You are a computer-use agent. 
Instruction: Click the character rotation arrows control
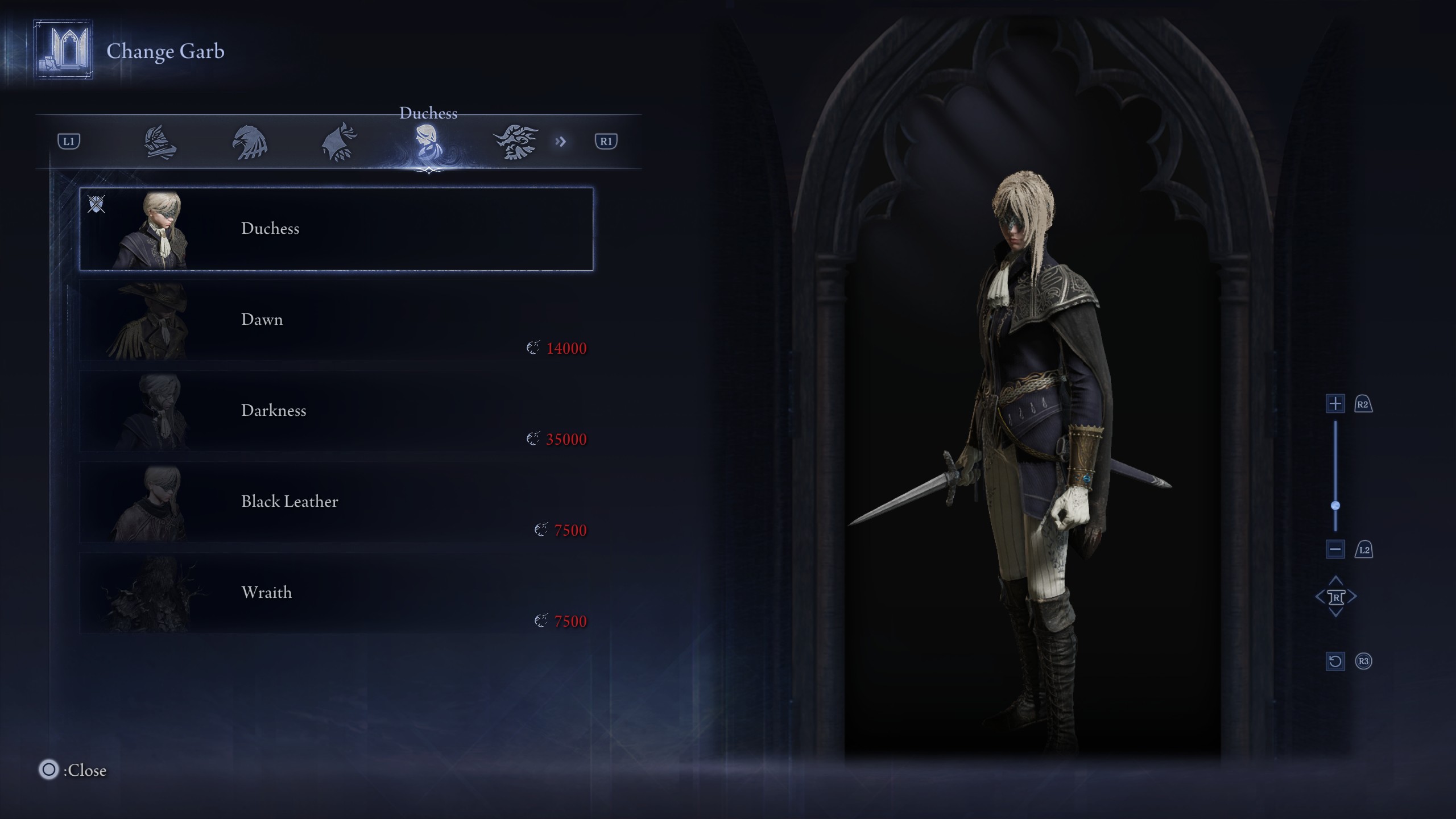[x=1335, y=597]
